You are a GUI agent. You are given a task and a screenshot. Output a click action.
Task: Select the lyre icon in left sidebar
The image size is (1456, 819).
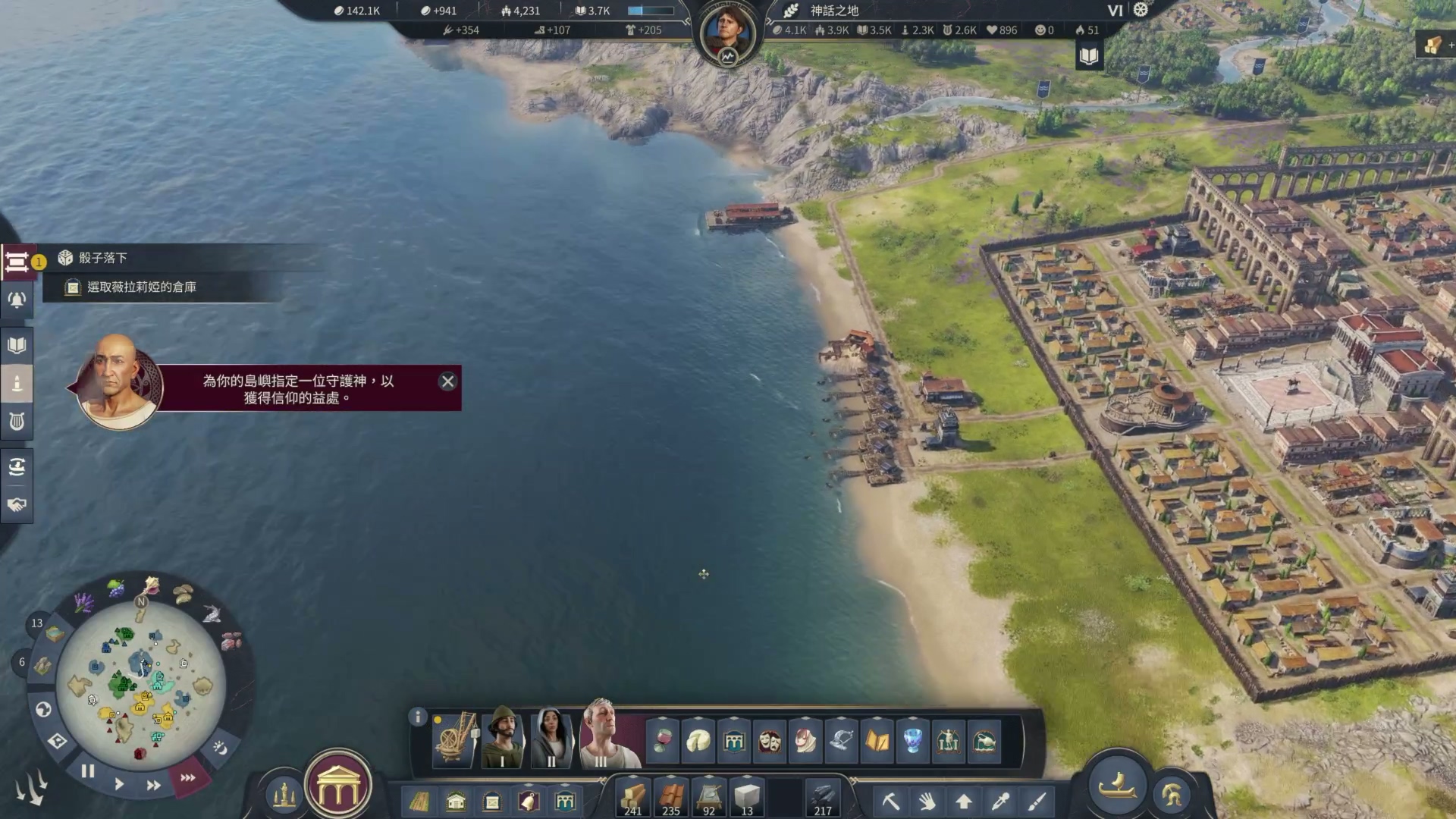[17, 421]
